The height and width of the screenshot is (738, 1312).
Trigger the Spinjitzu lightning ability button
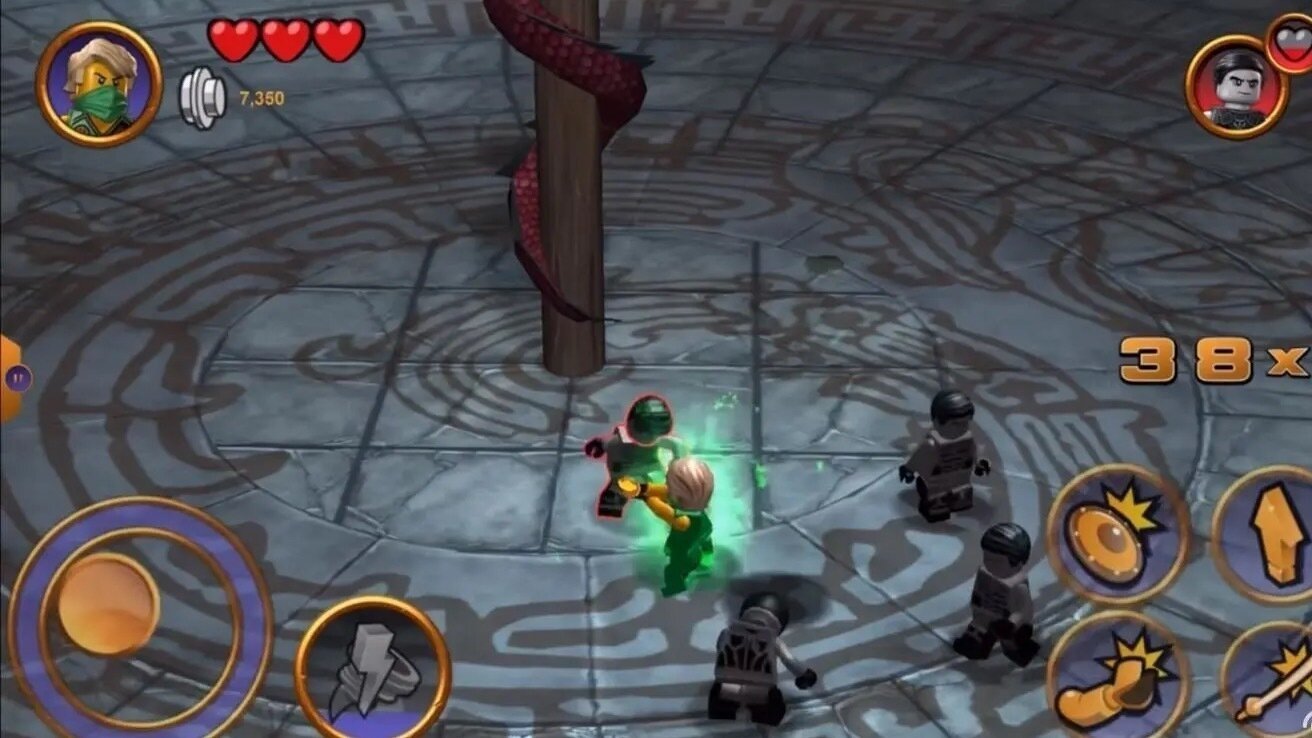(370, 670)
